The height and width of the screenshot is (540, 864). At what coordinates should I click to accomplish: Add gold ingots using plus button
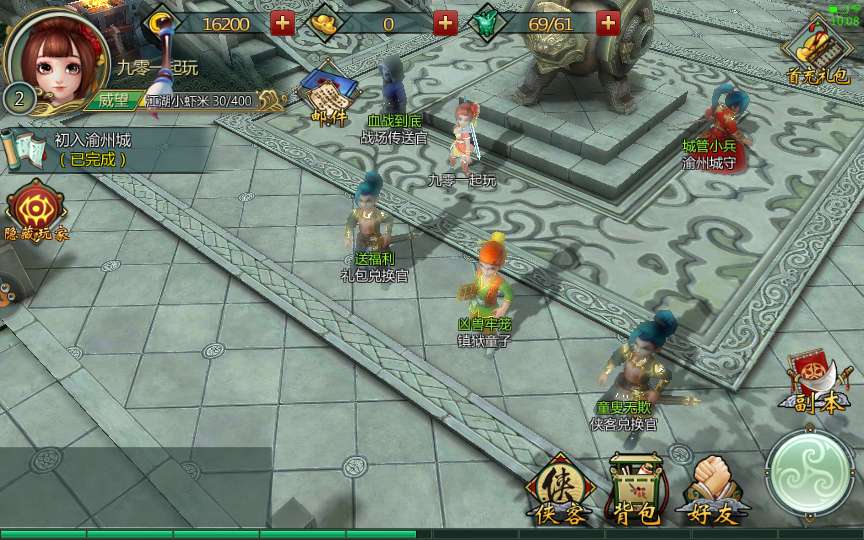tap(446, 22)
